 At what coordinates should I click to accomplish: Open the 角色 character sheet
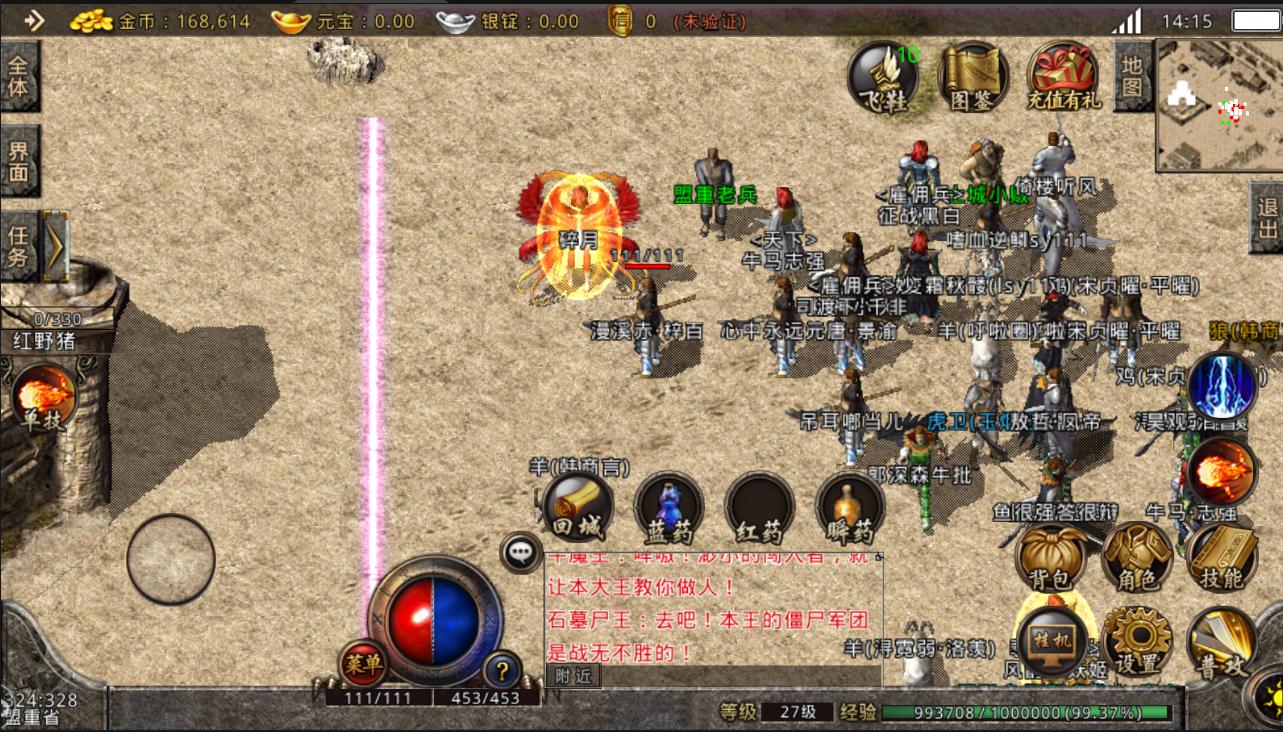1136,557
